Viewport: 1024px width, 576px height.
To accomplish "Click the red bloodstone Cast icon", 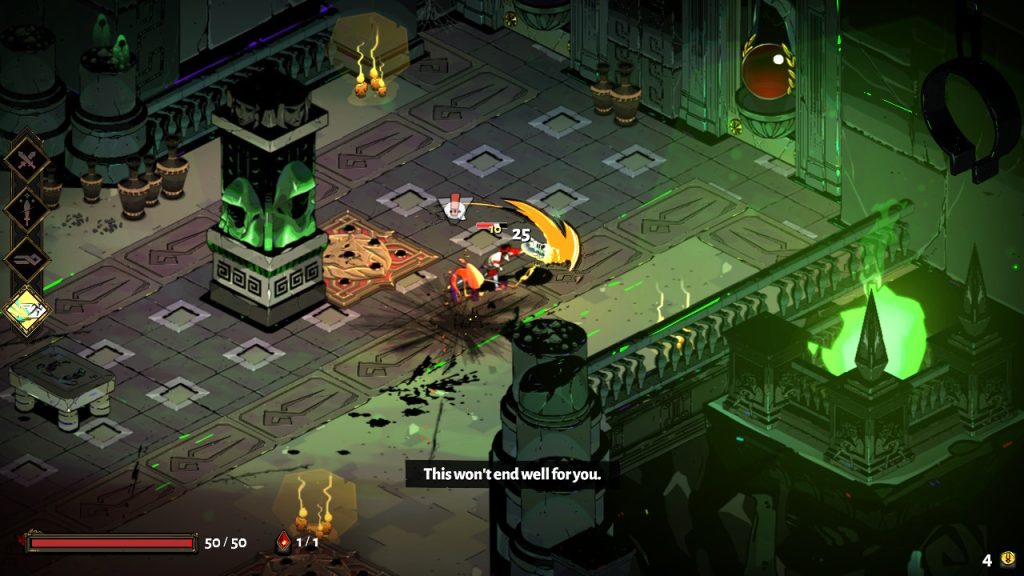I will pos(284,542).
